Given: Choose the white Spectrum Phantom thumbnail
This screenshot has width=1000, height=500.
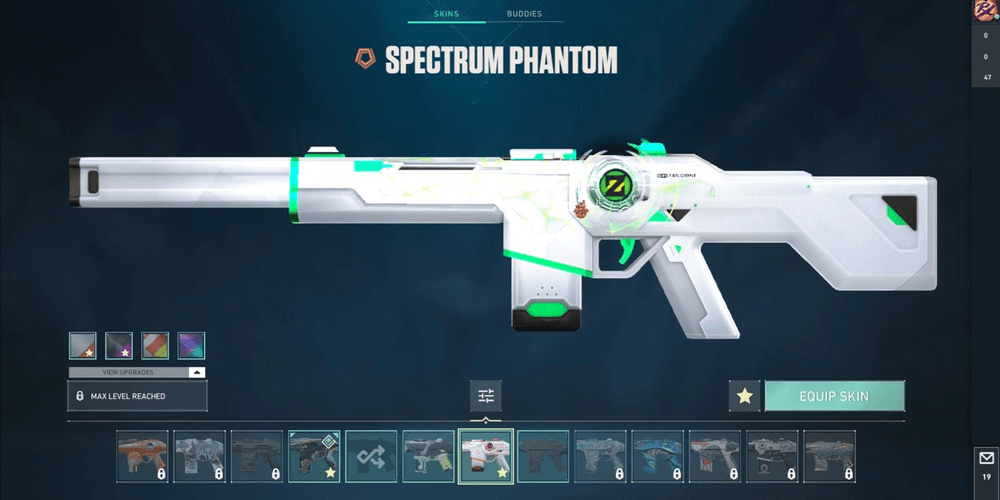Looking at the screenshot, I should pyautogui.click(x=486, y=456).
